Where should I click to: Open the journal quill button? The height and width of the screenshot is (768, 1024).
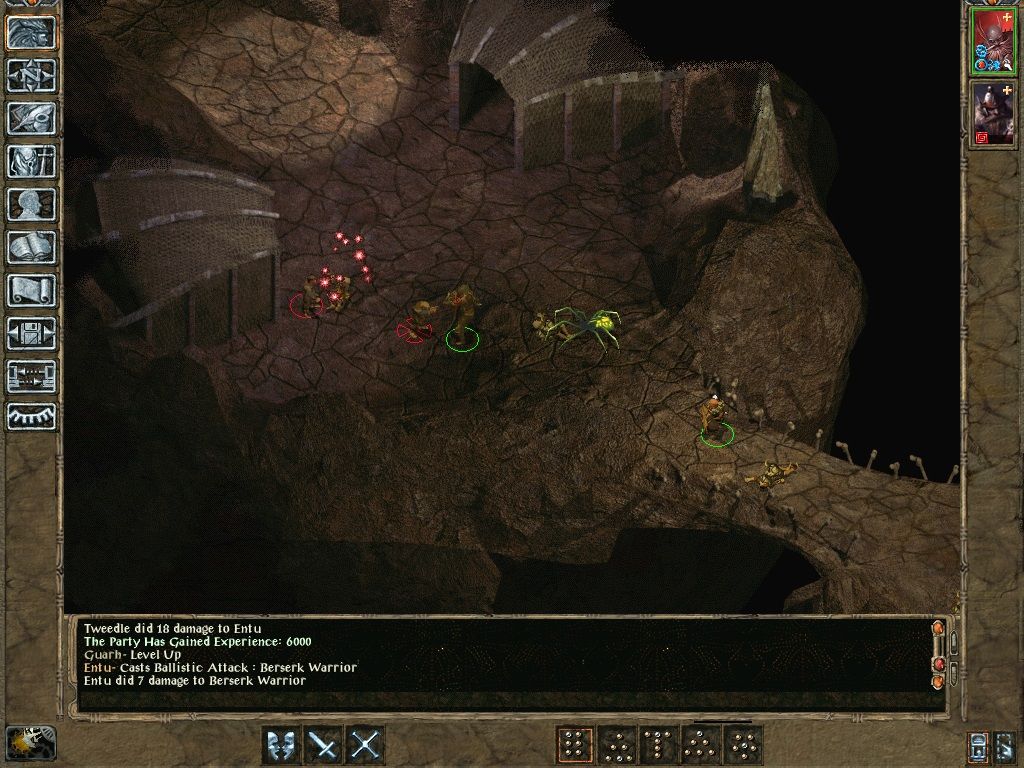[31, 118]
